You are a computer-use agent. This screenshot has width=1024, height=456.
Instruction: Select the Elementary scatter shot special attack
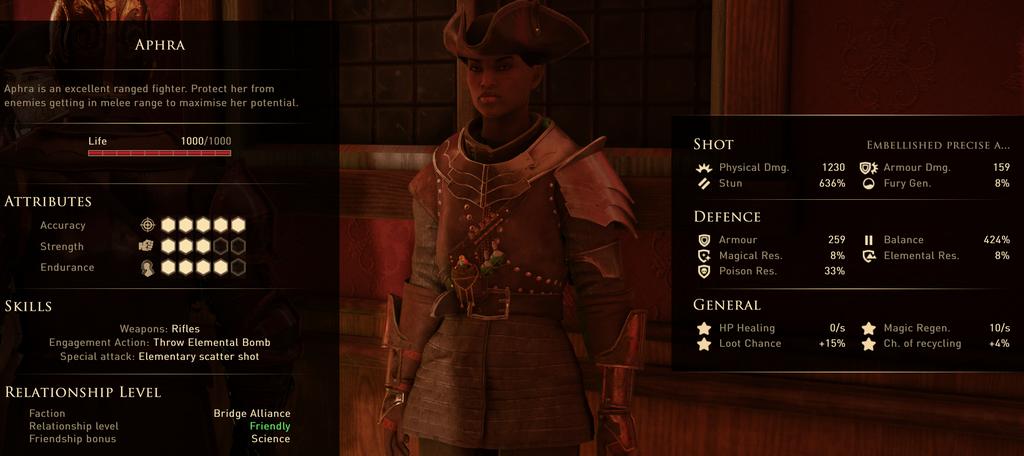pyautogui.click(x=198, y=356)
